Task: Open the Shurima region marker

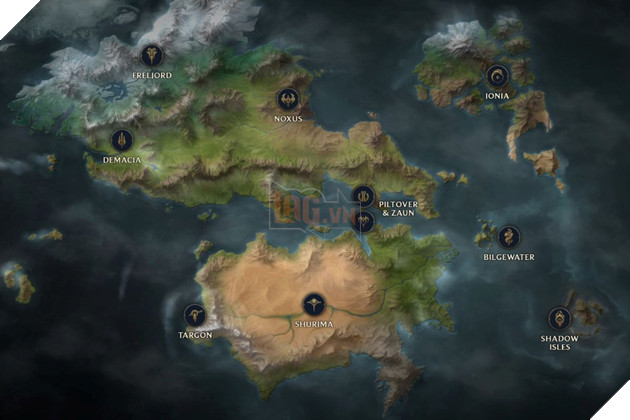Action: point(313,303)
